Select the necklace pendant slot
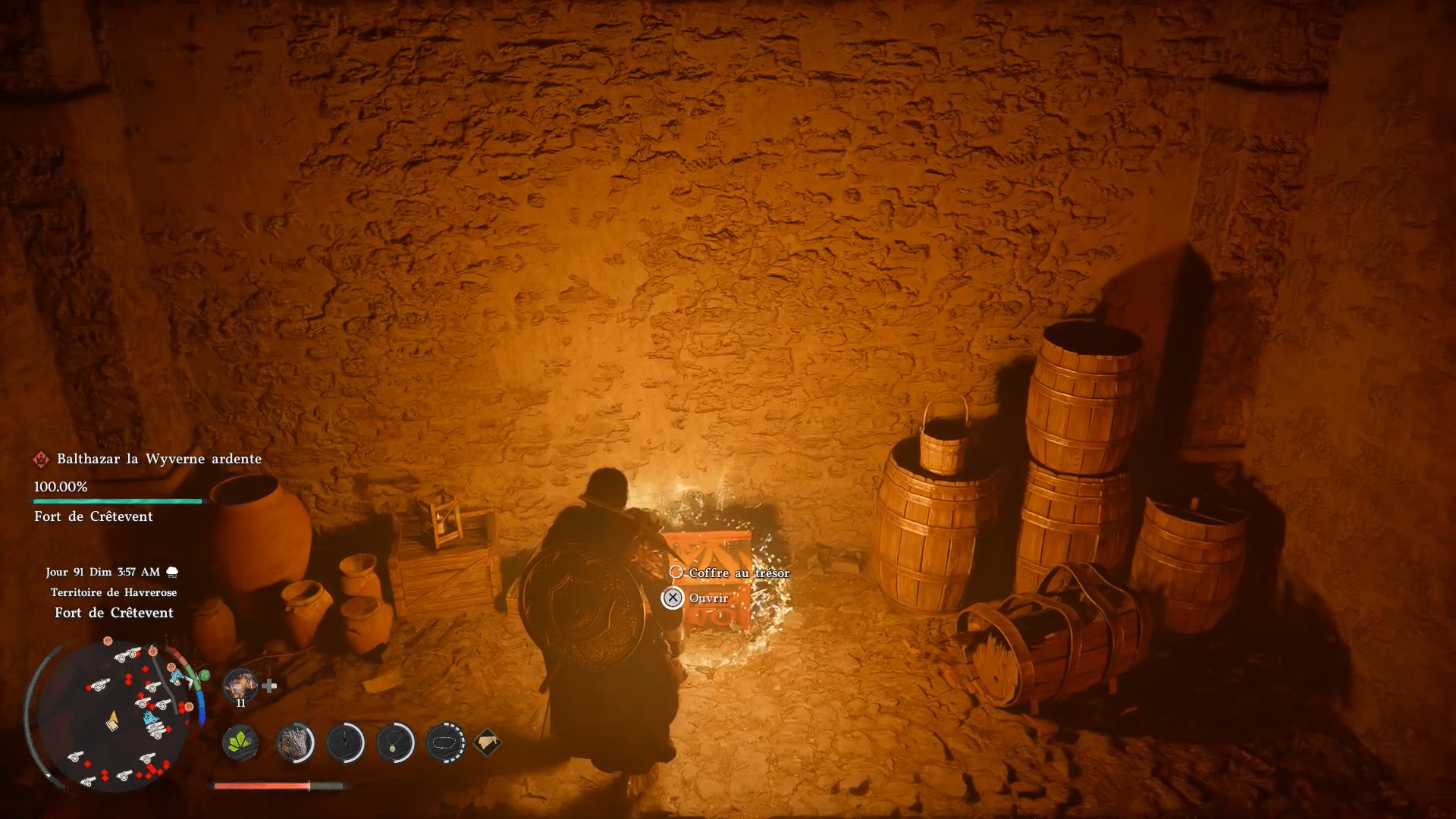The image size is (1456, 819). 395,742
